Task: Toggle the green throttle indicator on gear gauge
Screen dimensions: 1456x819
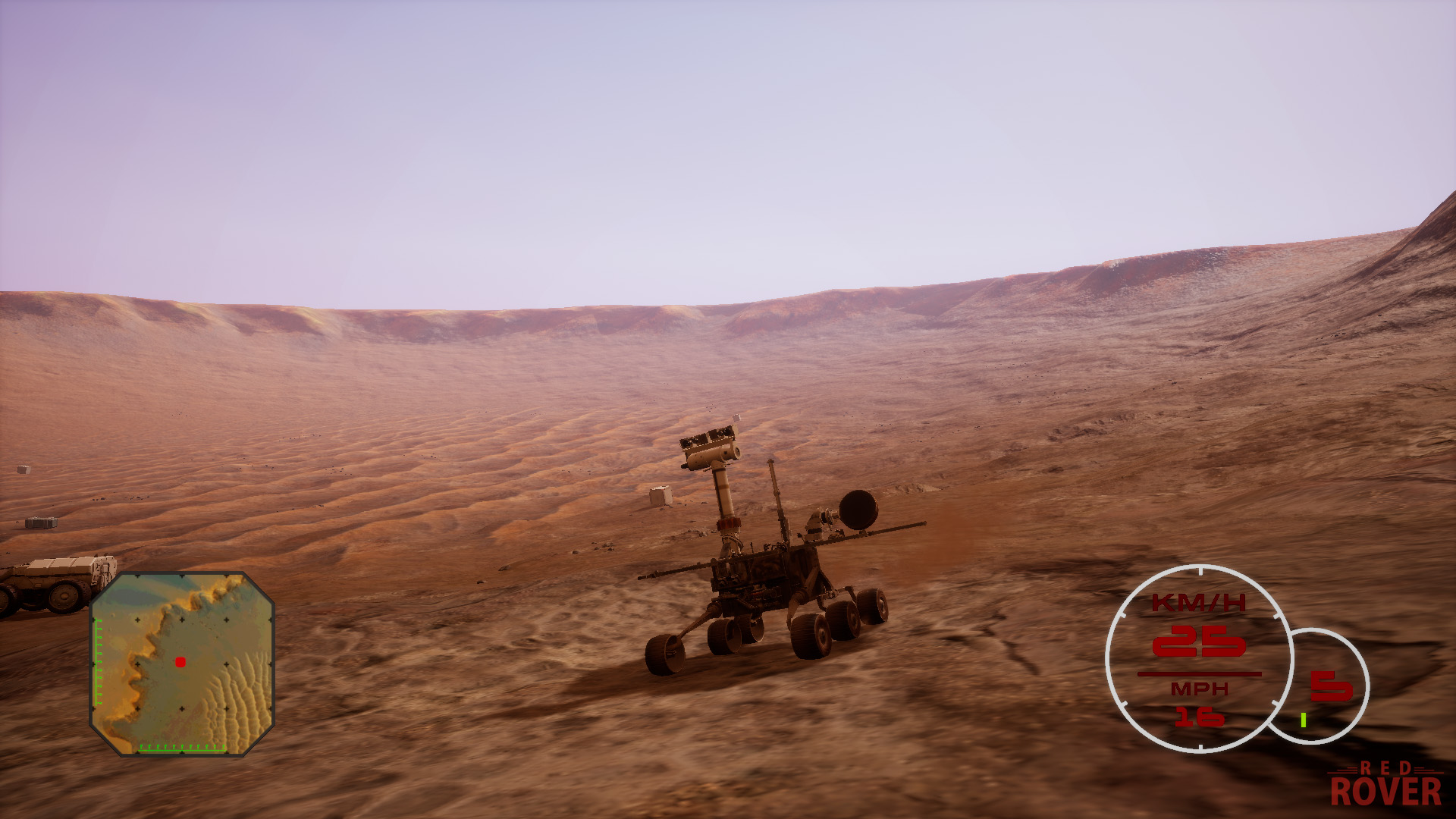Action: coord(1304,719)
